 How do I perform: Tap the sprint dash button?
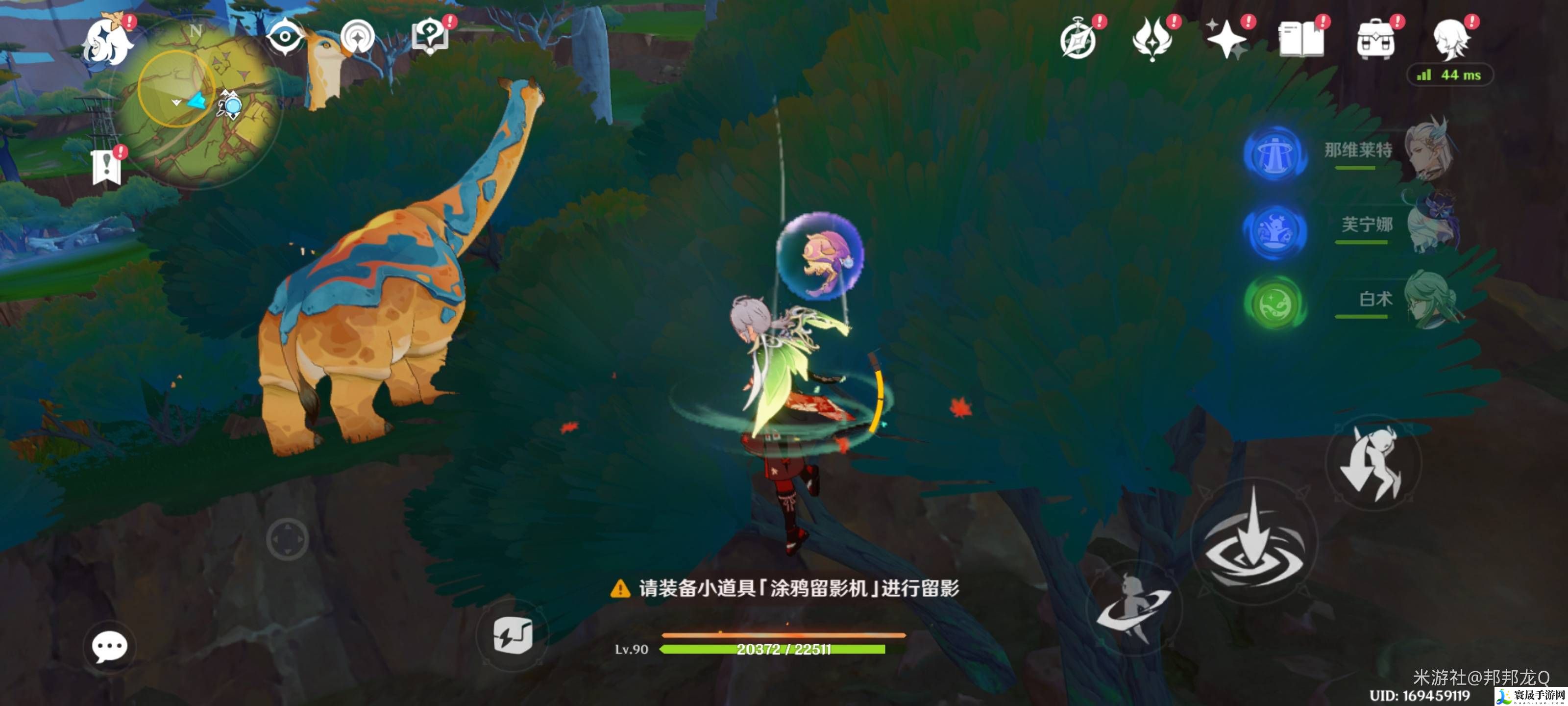click(x=1133, y=609)
